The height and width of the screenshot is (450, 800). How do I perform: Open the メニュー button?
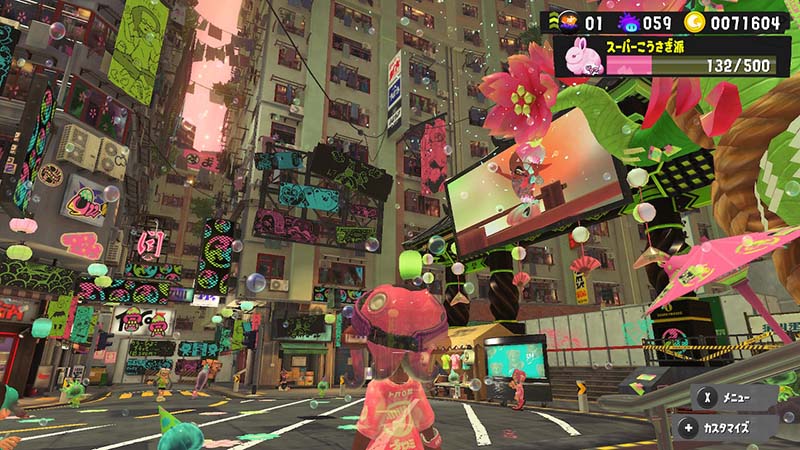coord(735,395)
